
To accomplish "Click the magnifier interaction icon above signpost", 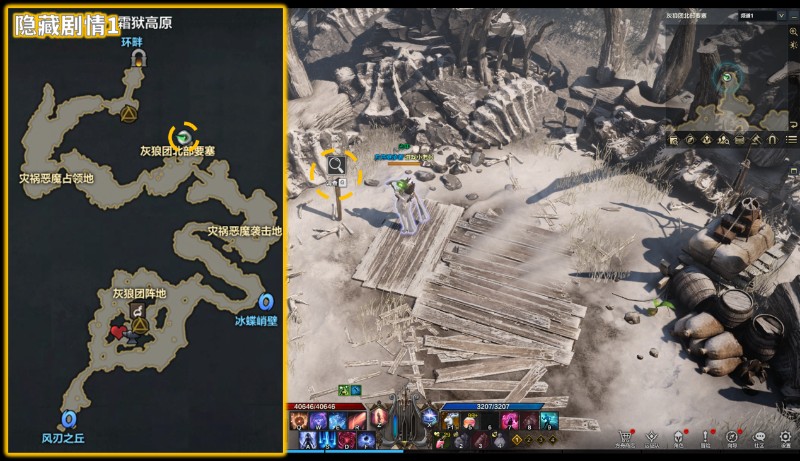I will [336, 164].
